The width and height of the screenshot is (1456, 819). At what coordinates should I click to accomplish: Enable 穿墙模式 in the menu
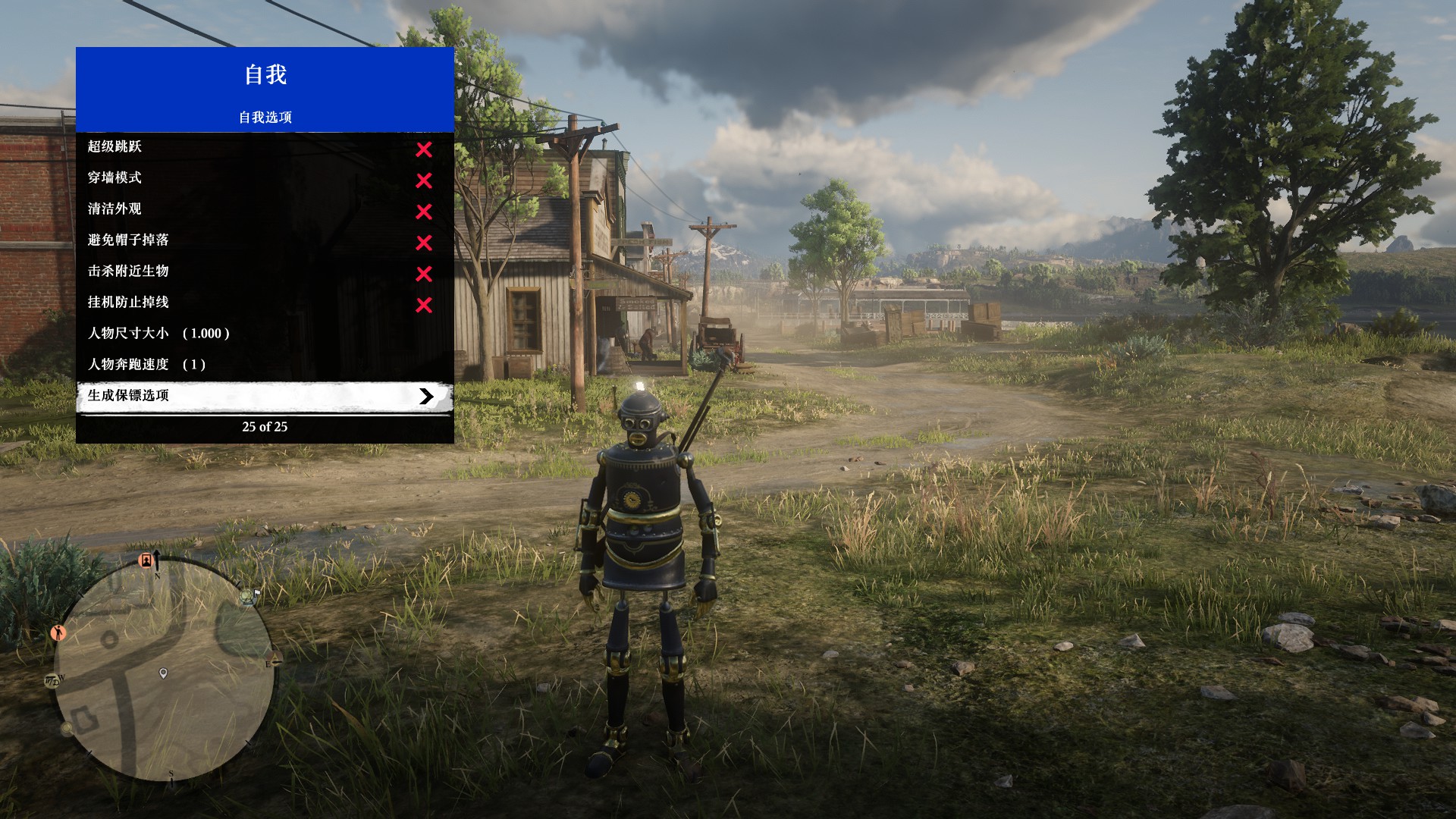[x=265, y=179]
